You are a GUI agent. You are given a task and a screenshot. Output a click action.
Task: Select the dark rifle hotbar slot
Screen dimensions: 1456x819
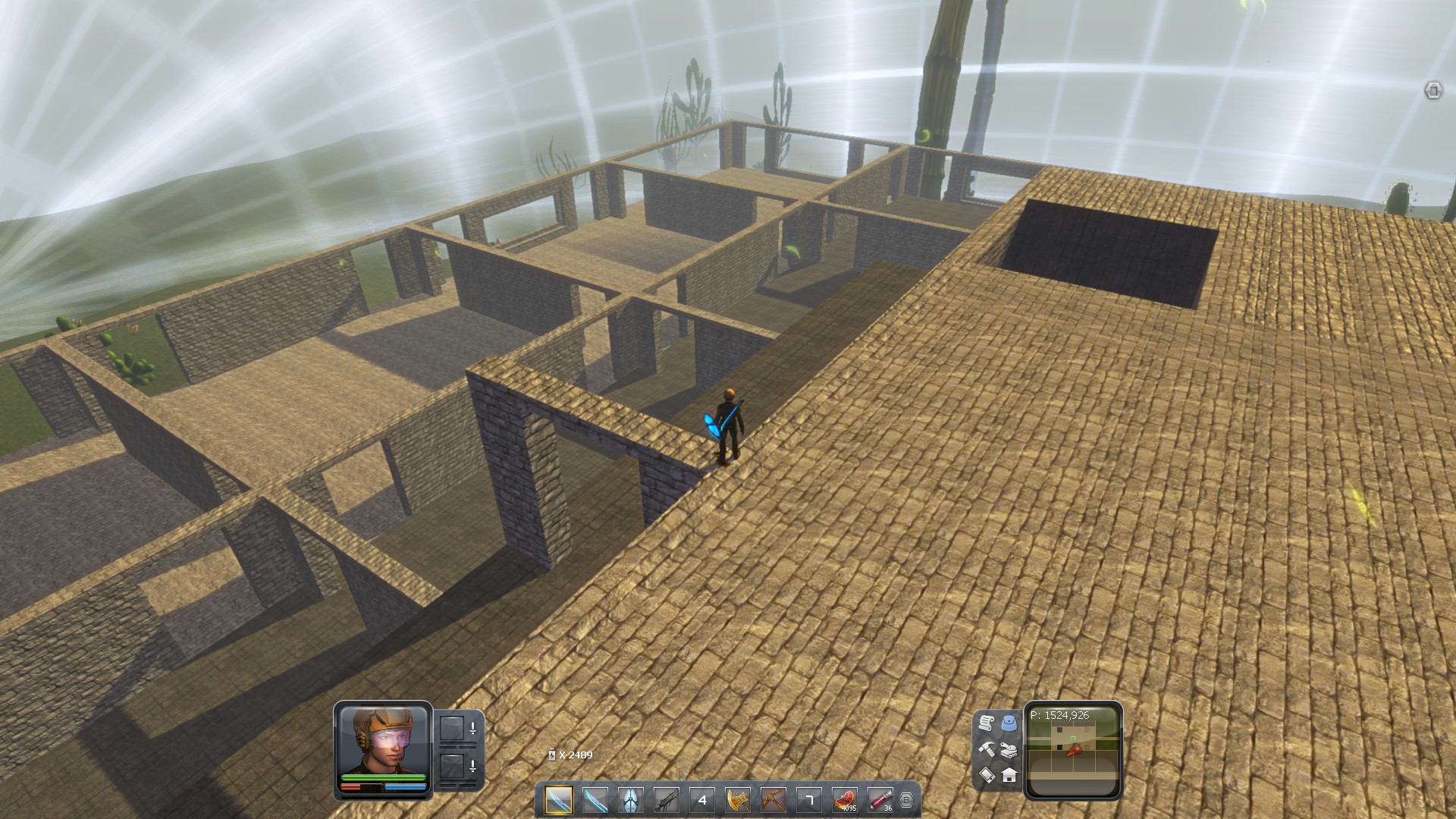tap(666, 800)
